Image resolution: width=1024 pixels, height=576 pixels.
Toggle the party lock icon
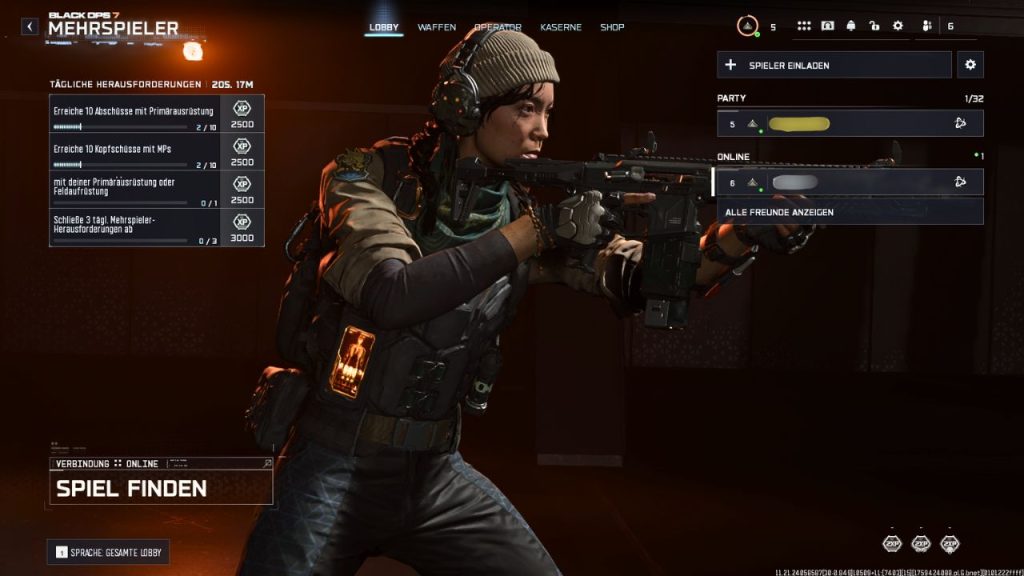tap(874, 26)
